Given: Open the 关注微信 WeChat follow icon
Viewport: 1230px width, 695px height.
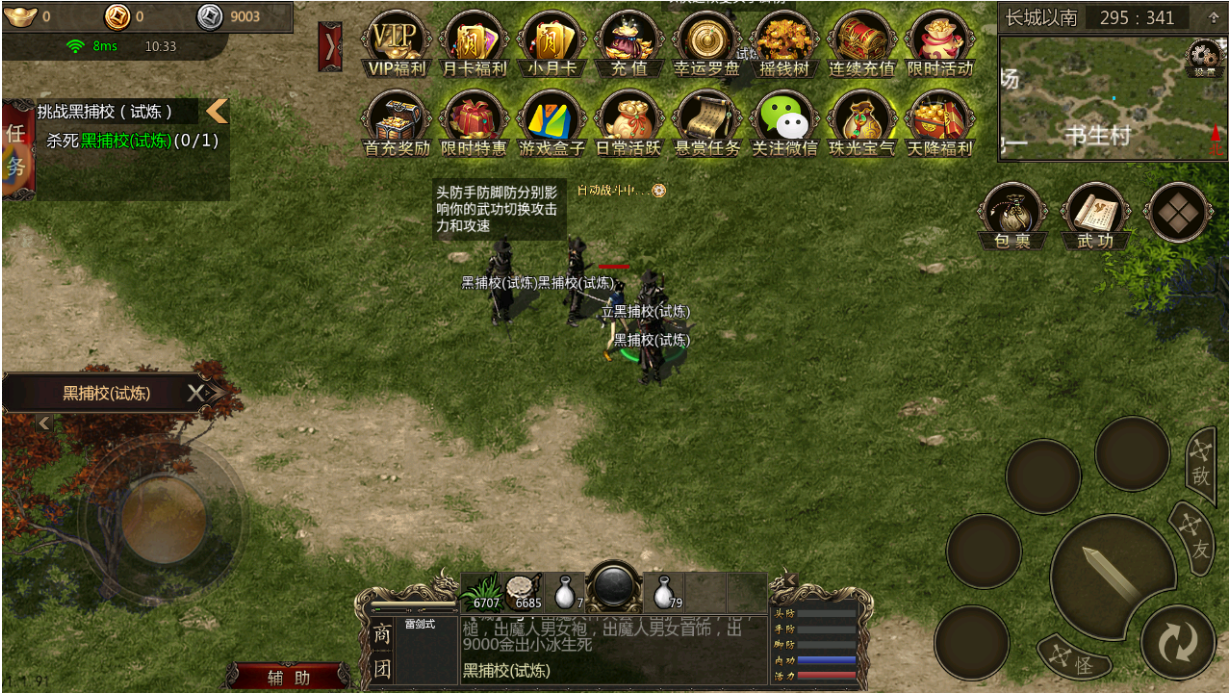Looking at the screenshot, I should coord(784,123).
